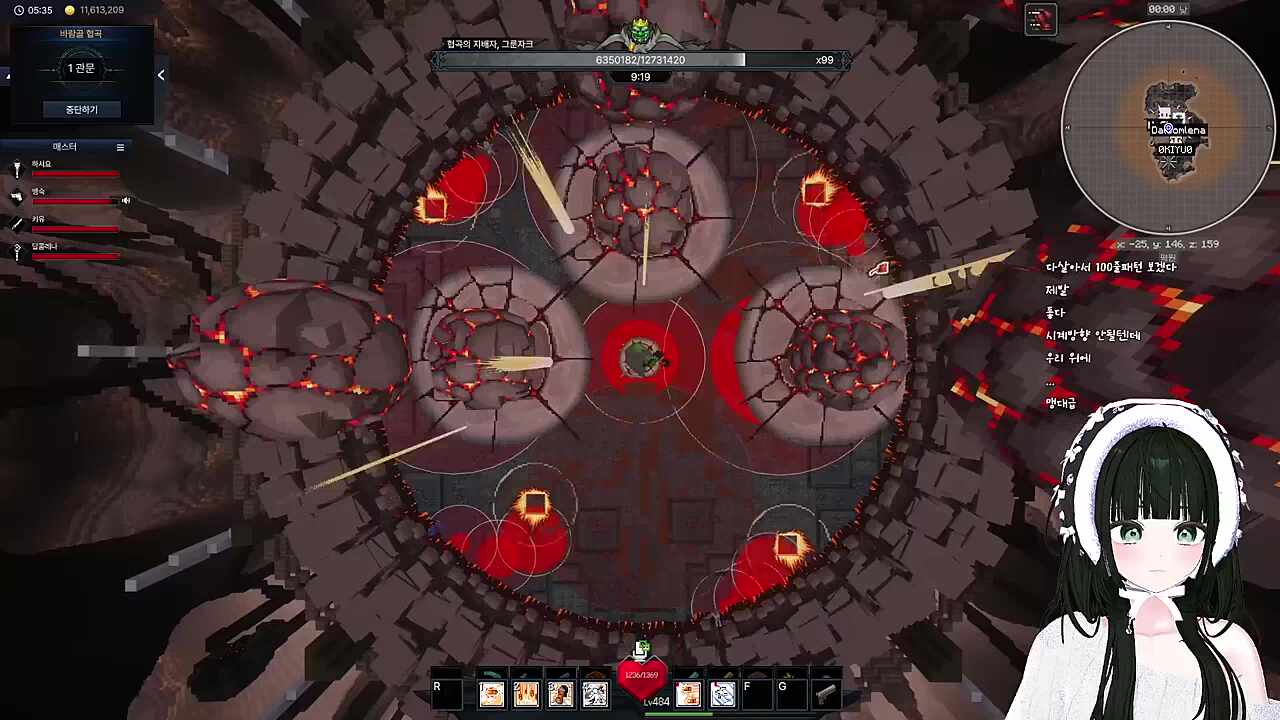
Task: Select the pistol weapon slot
Action: tap(826, 693)
